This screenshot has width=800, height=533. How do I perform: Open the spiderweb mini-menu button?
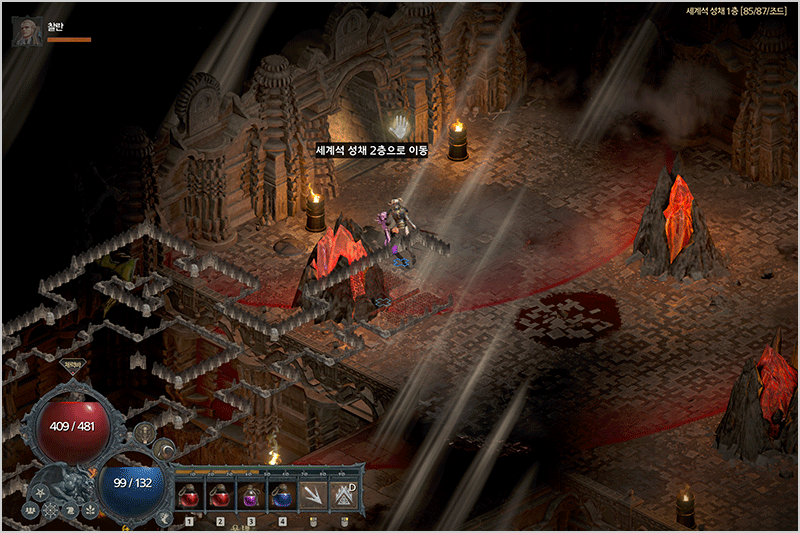click(x=51, y=510)
